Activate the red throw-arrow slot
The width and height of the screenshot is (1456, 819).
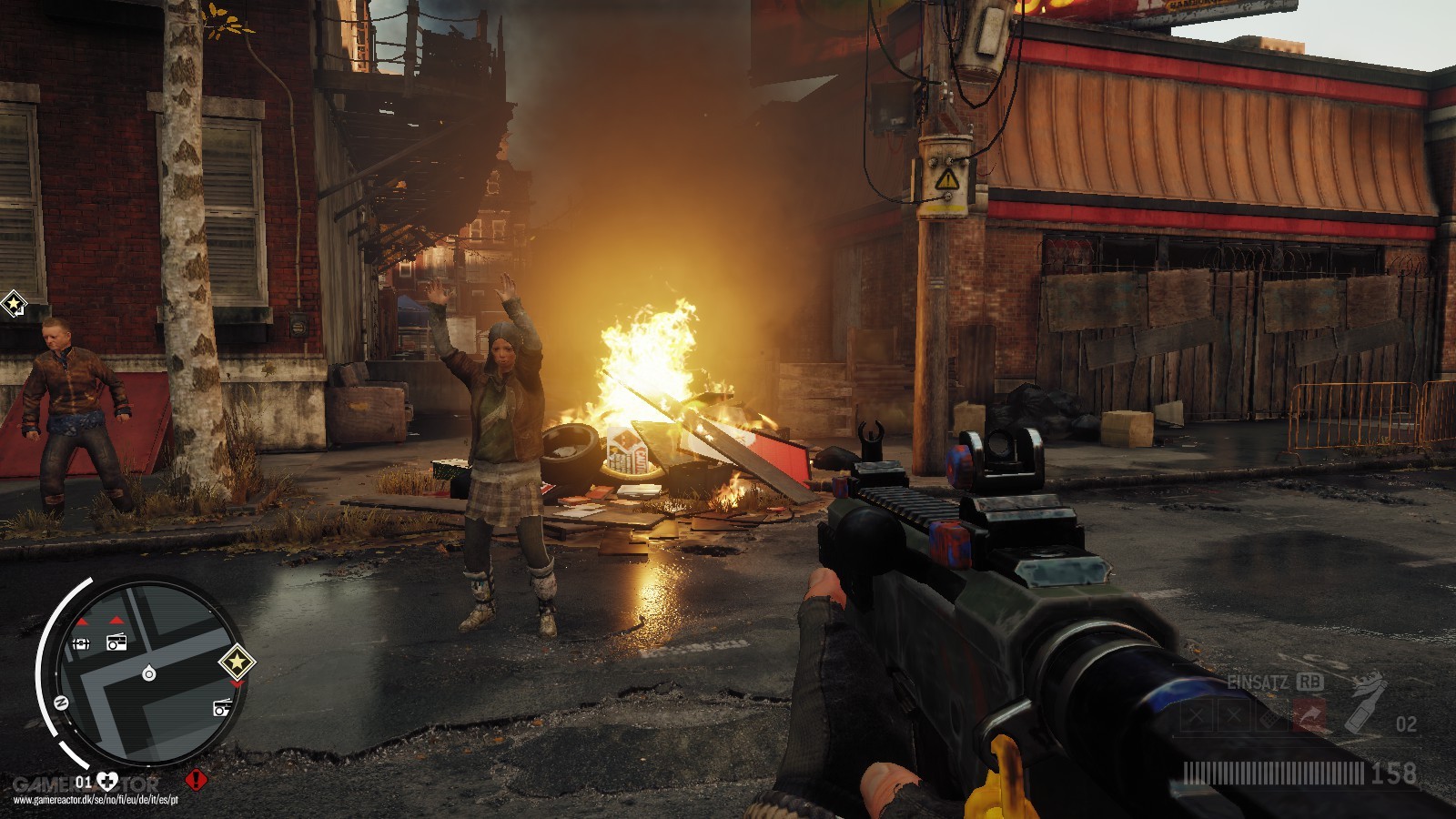point(1308,718)
